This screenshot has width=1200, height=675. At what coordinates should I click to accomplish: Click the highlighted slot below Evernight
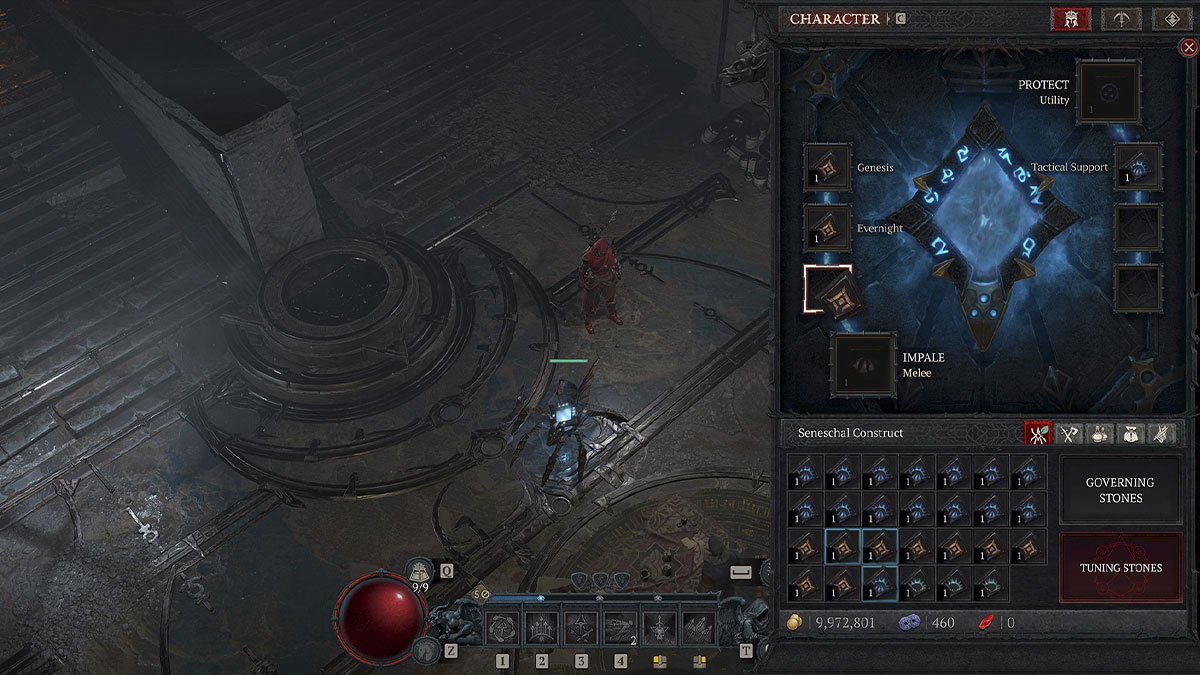[827, 290]
